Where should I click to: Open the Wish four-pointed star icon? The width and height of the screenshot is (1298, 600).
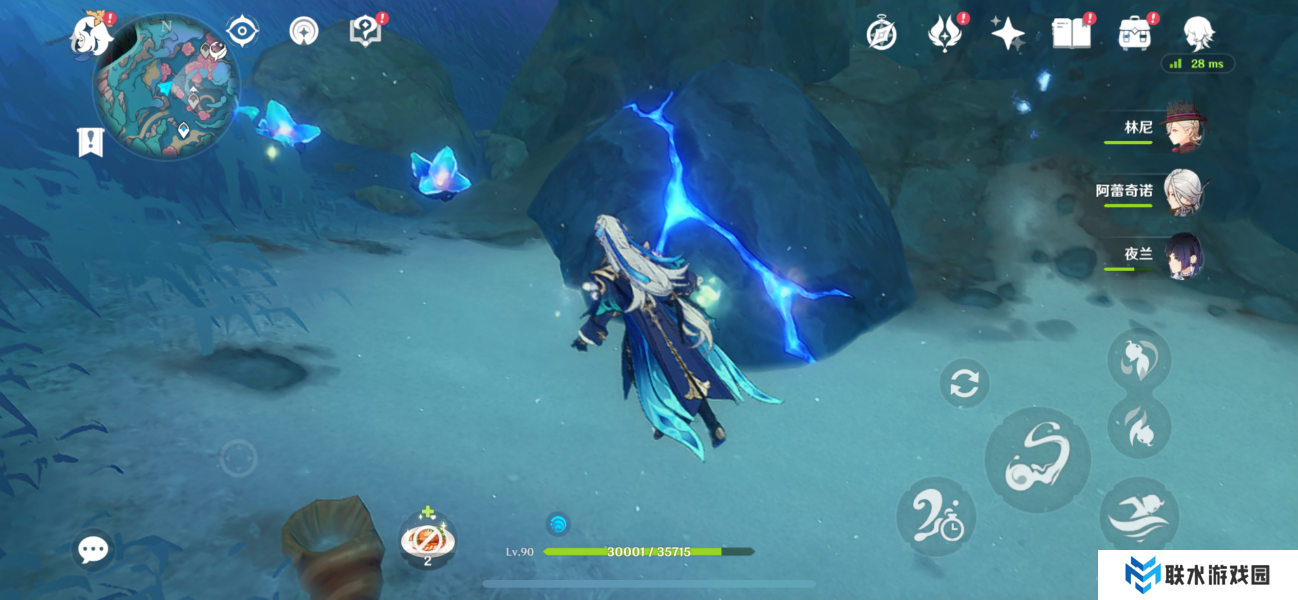click(1007, 34)
